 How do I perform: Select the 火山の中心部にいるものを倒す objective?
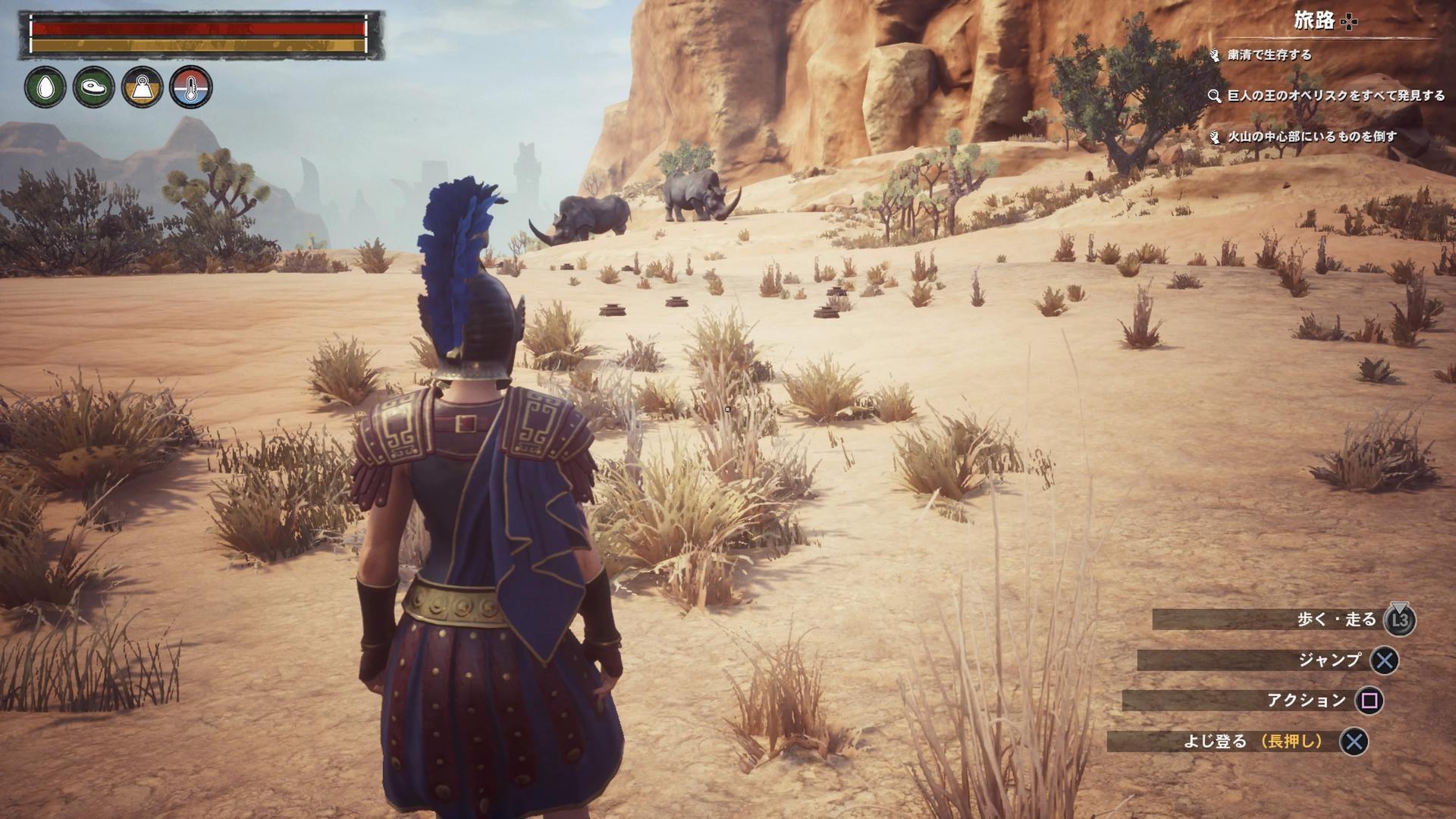1311,136
